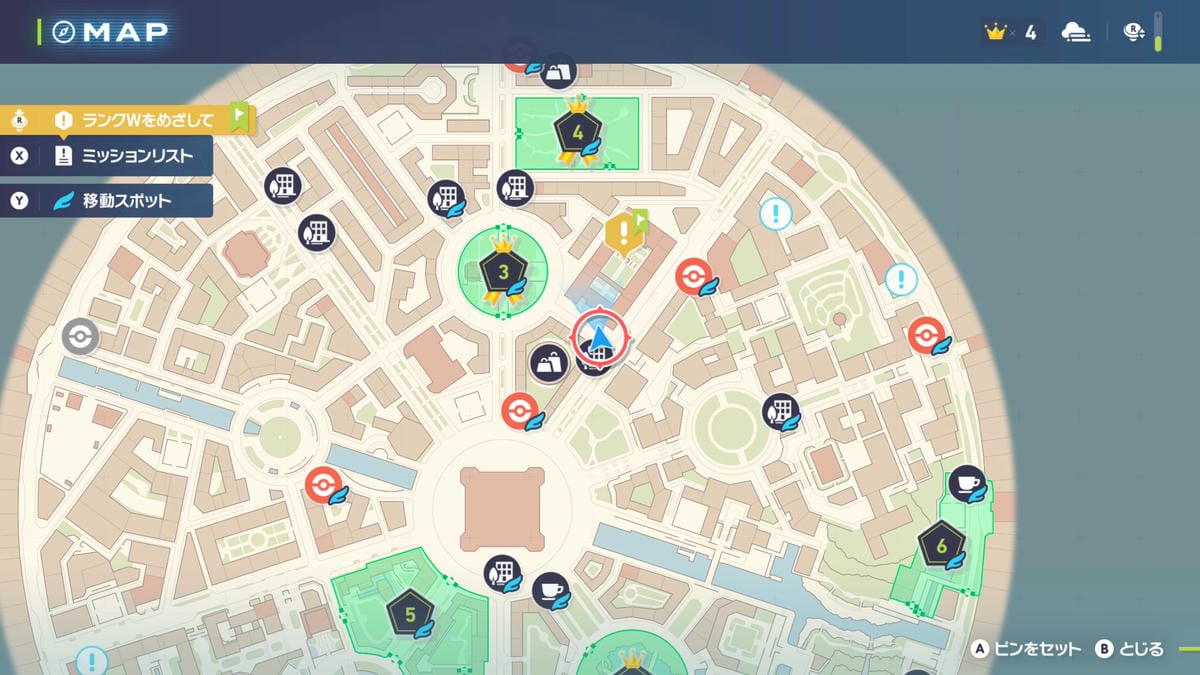Open the ミッションリスト mission list
Viewport: 1200px width, 675px height.
pos(125,156)
